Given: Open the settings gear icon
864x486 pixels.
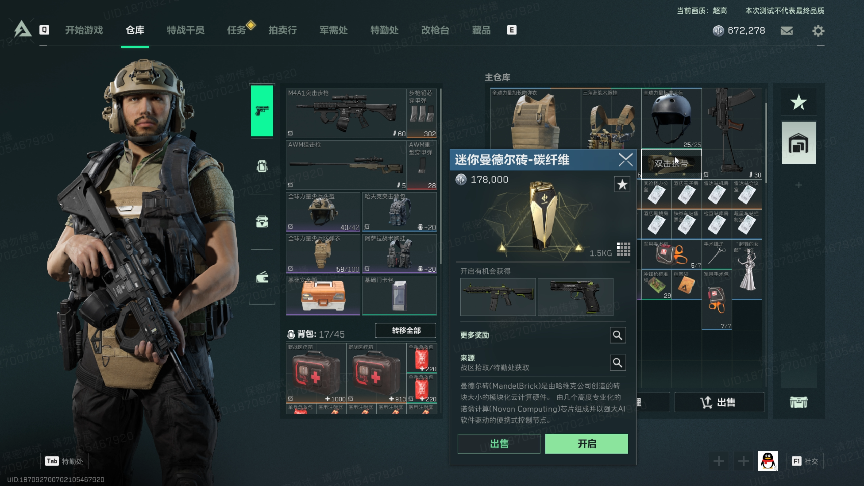Looking at the screenshot, I should tap(818, 31).
